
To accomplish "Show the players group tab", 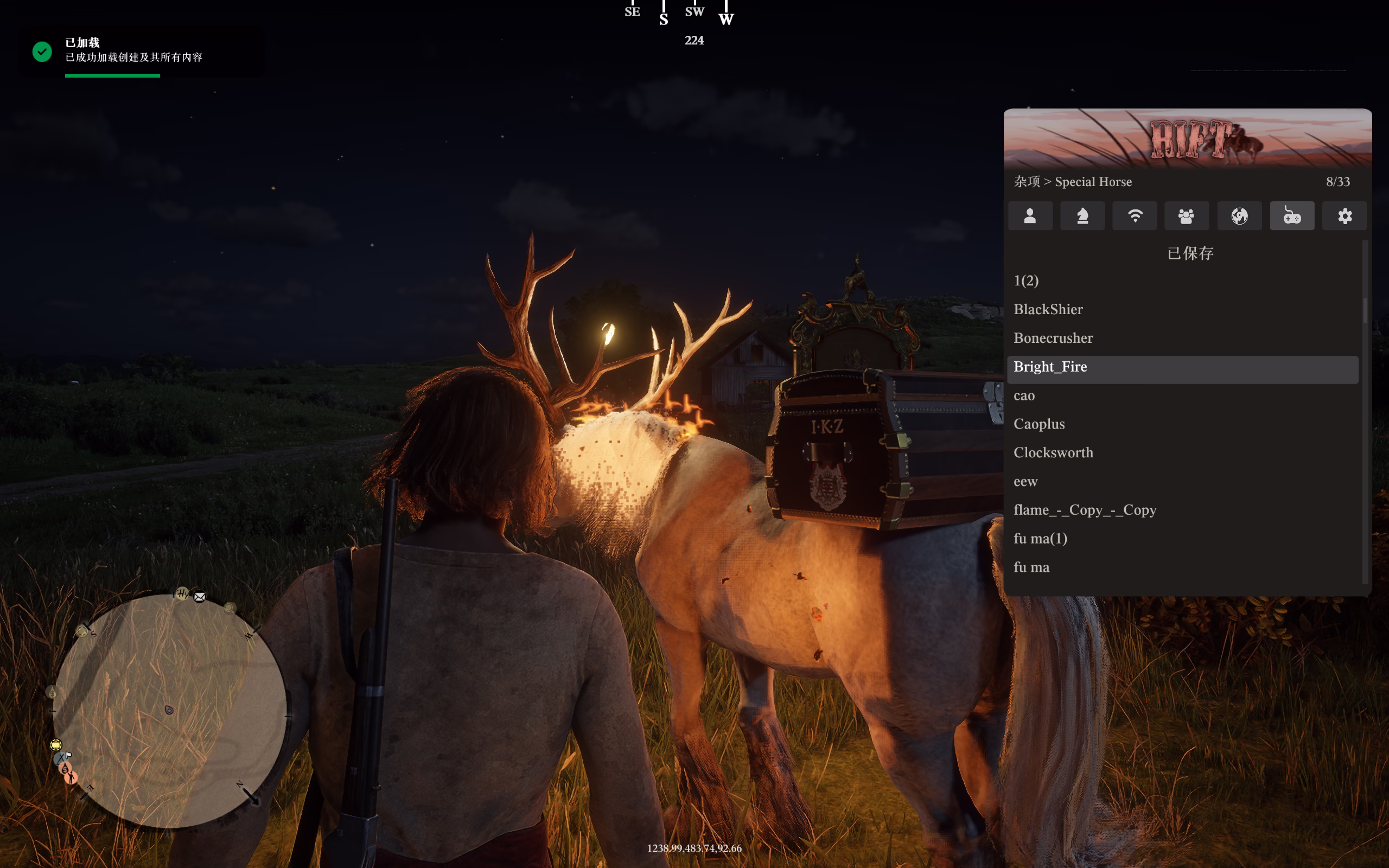I will tap(1187, 216).
